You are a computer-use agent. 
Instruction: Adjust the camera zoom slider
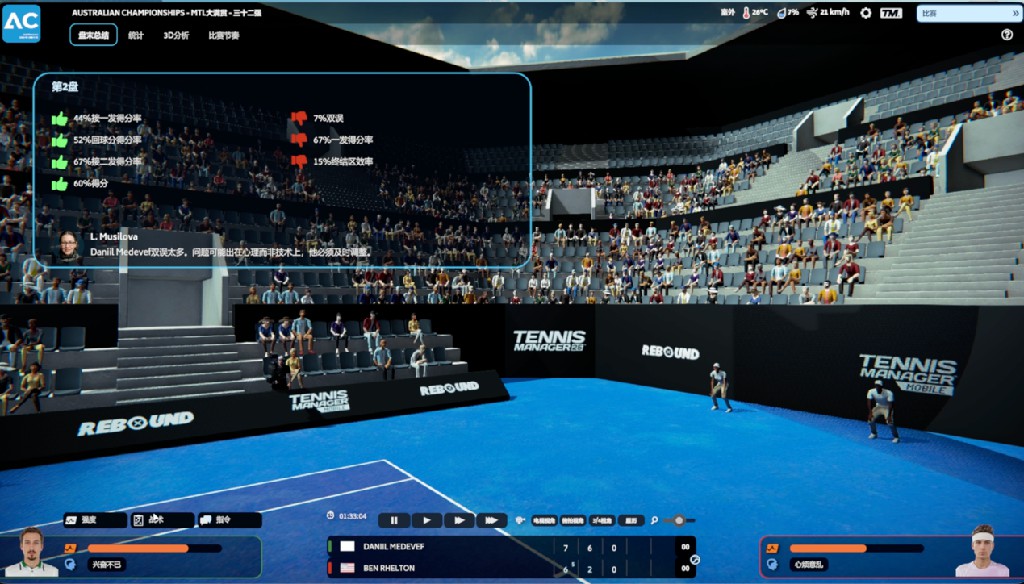(x=679, y=520)
